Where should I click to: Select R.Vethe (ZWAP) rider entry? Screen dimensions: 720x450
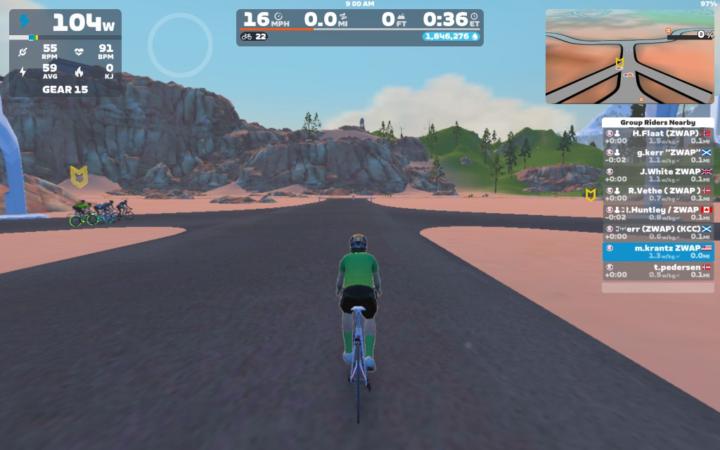point(657,193)
